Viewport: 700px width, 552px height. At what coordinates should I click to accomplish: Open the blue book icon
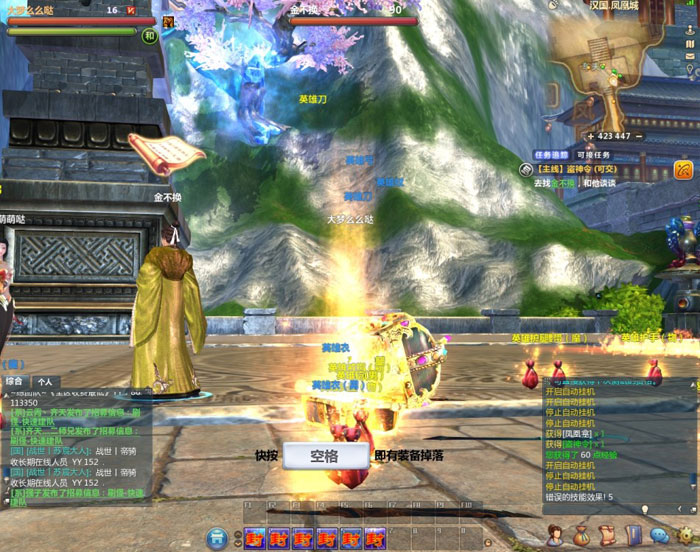pos(633,535)
